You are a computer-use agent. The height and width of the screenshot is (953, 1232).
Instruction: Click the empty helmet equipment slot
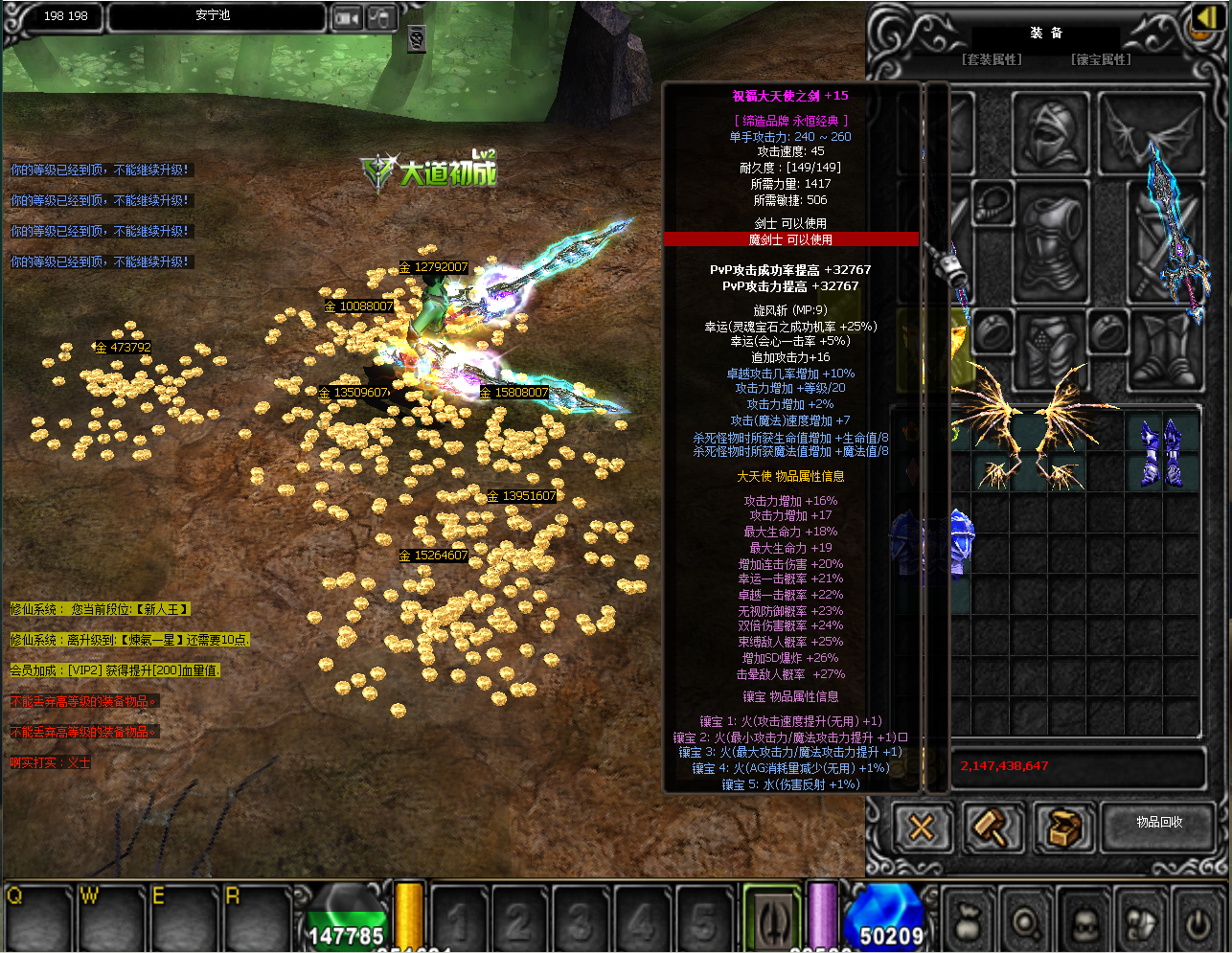click(x=1050, y=134)
